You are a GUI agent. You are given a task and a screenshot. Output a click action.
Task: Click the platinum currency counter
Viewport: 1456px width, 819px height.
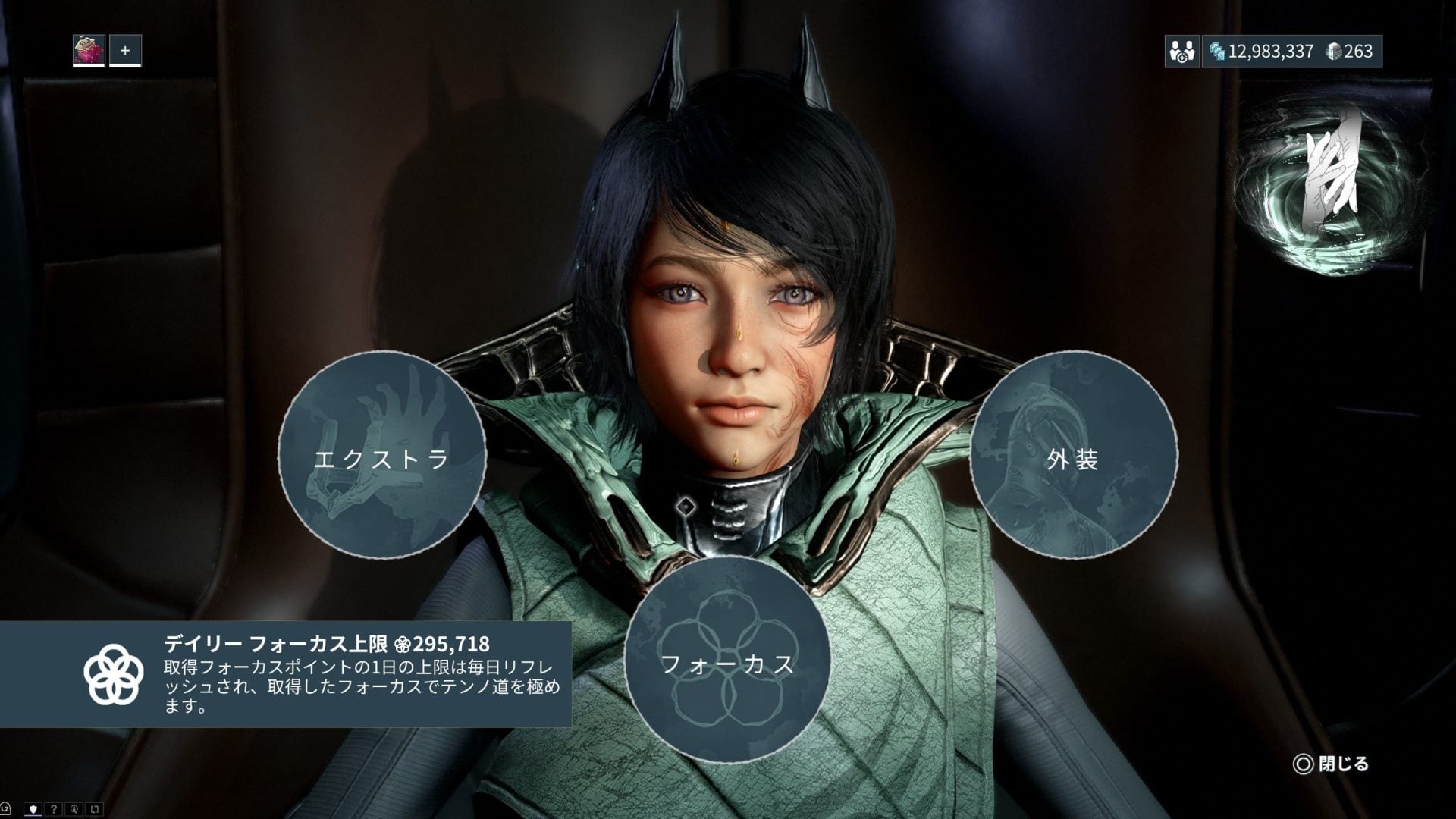click(1350, 52)
